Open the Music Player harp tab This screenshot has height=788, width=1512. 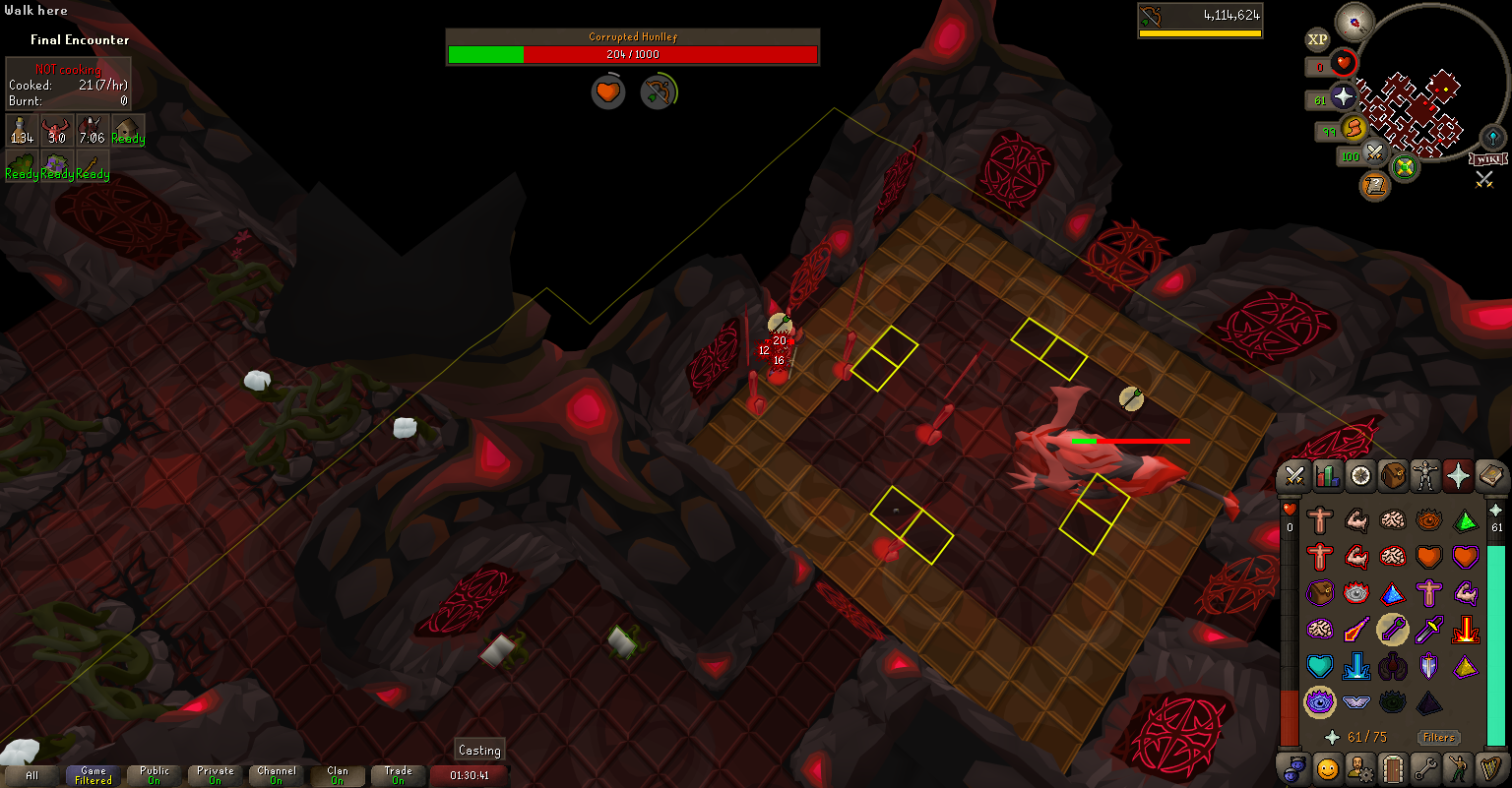click(1490, 767)
